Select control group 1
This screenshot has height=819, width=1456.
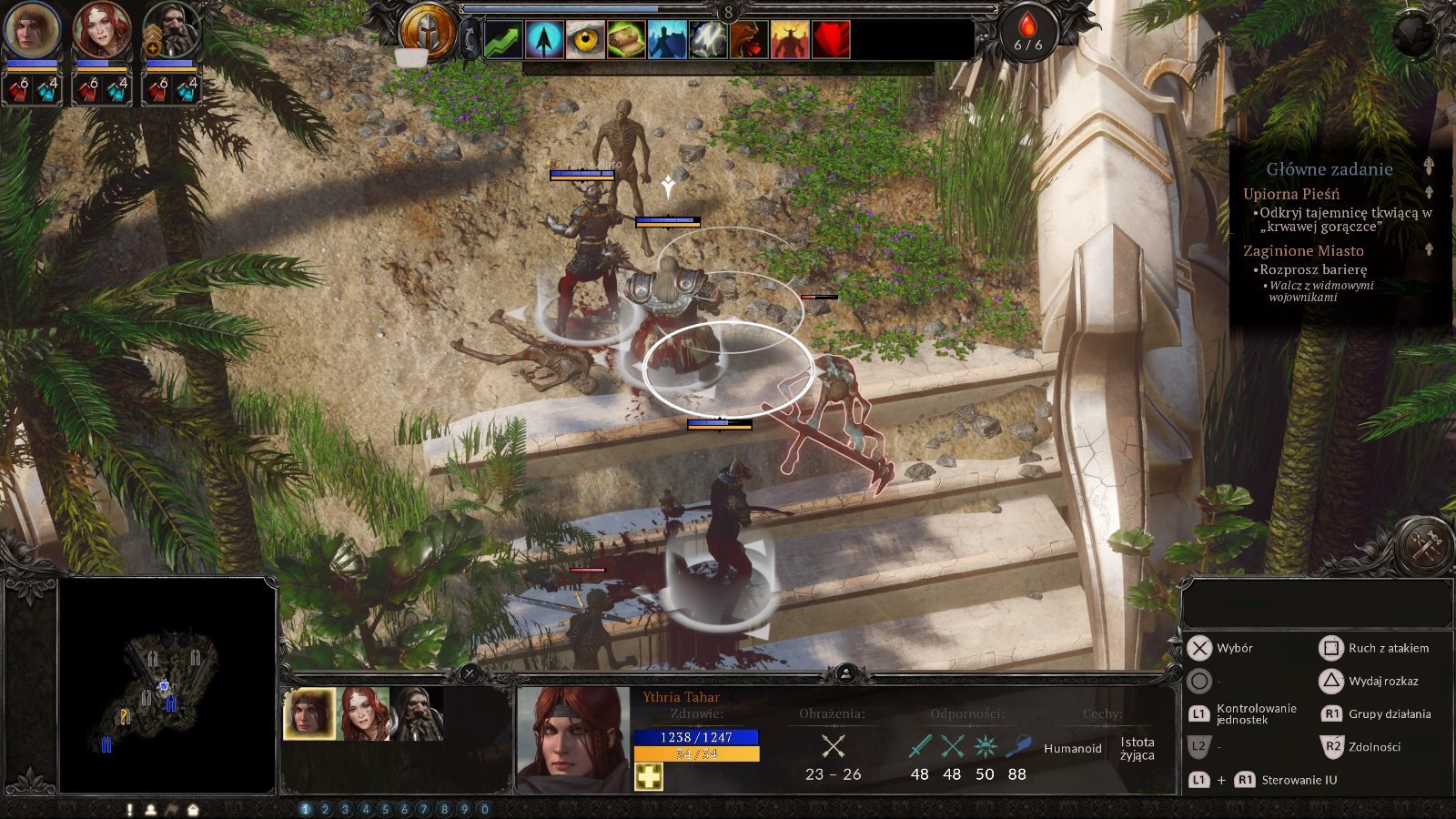click(x=306, y=809)
